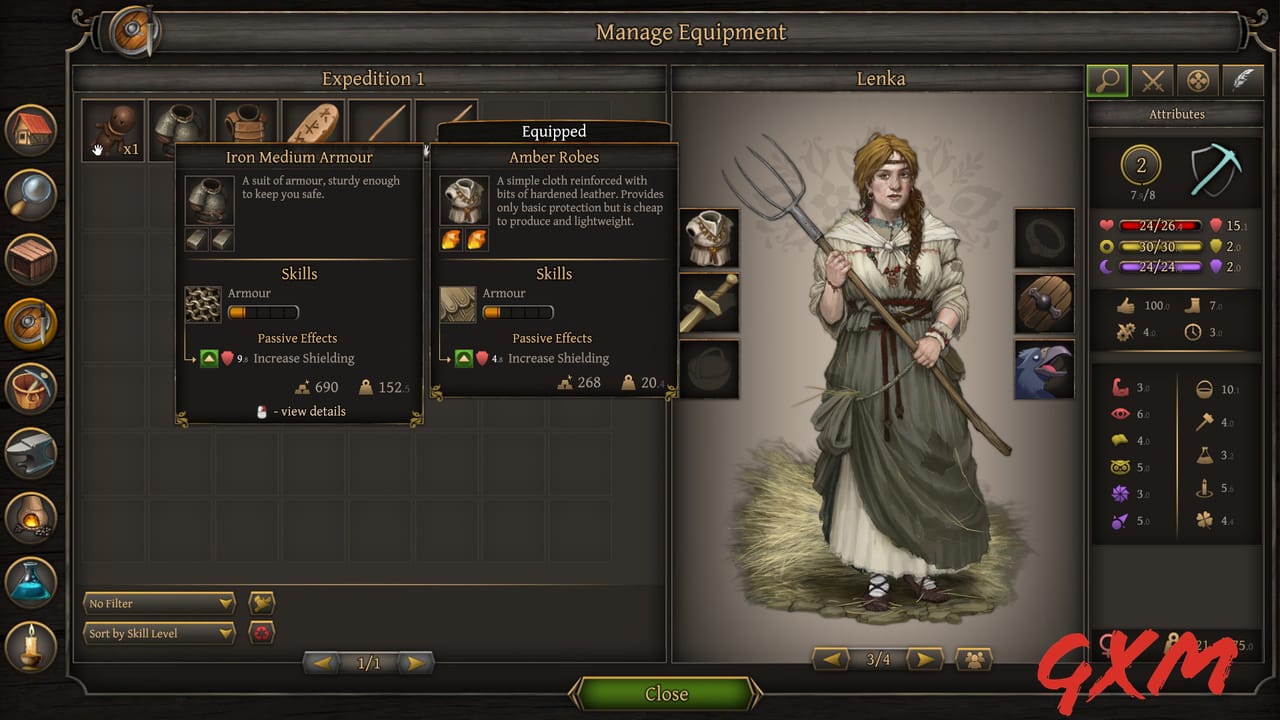
Task: Switch to the crossed swords tab
Action: point(1153,81)
